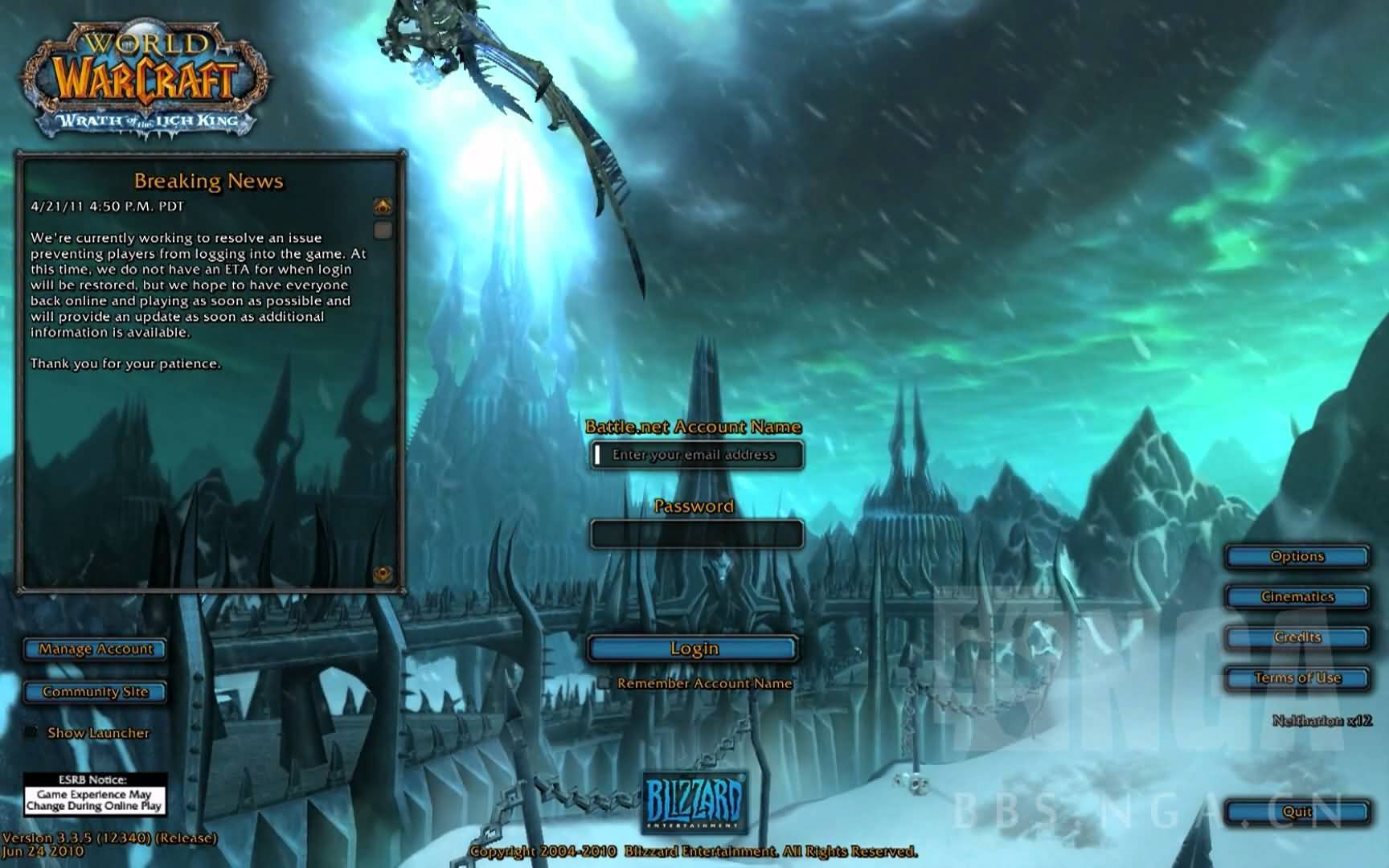Click the Breaking News scroll-down arrow
Viewport: 1389px width, 868px height.
click(383, 574)
